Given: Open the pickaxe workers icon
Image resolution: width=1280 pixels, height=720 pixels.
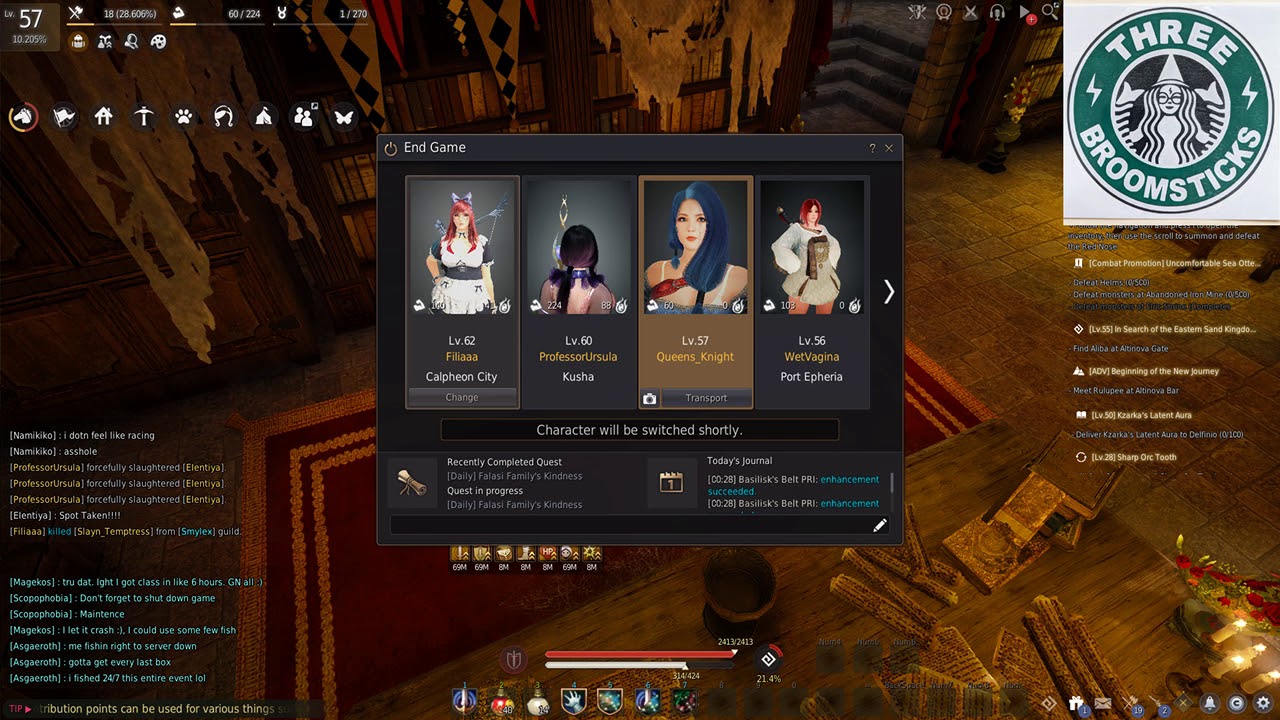Looking at the screenshot, I should (x=144, y=117).
